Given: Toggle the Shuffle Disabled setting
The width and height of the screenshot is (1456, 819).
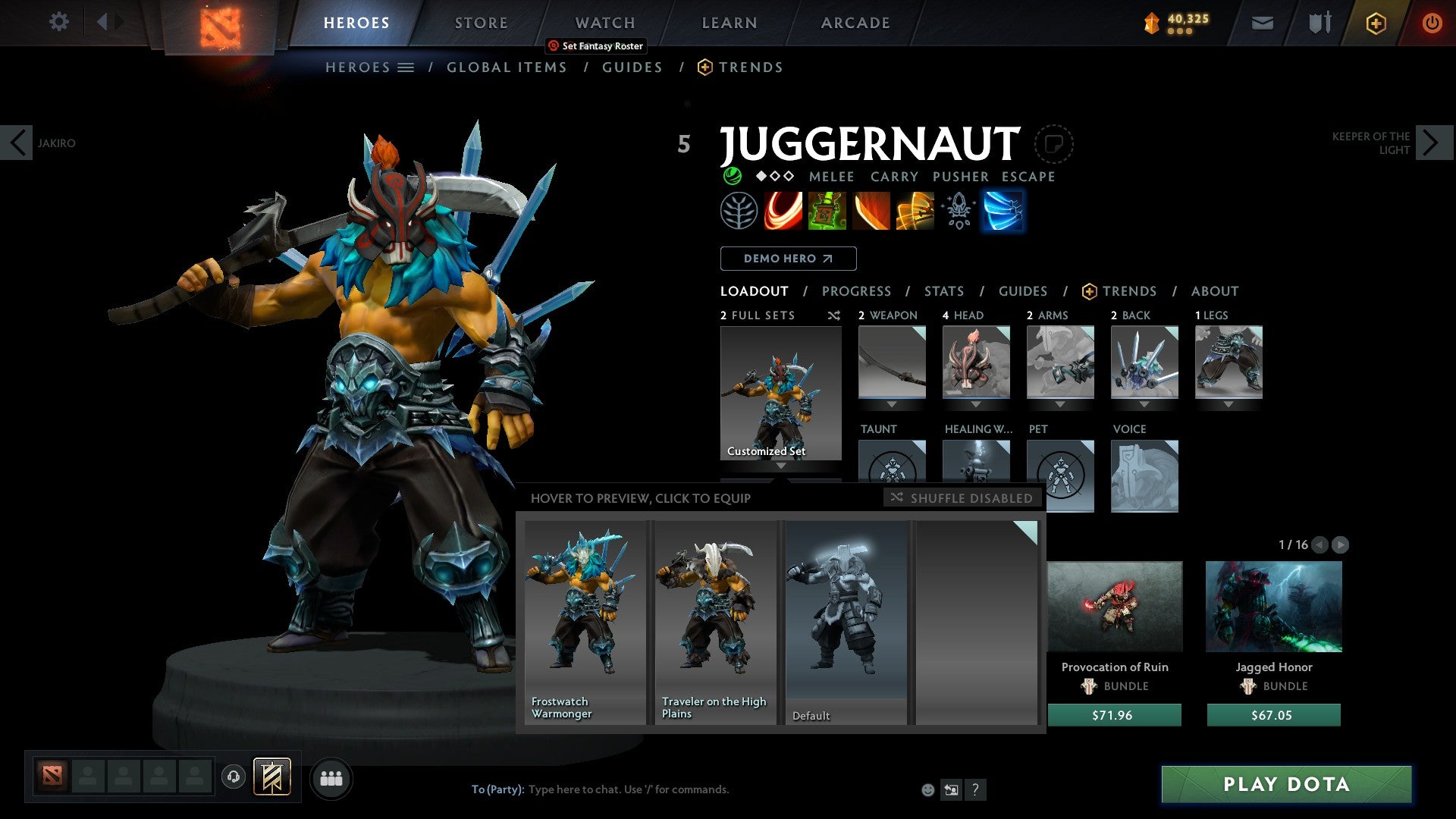Looking at the screenshot, I should click(x=962, y=498).
